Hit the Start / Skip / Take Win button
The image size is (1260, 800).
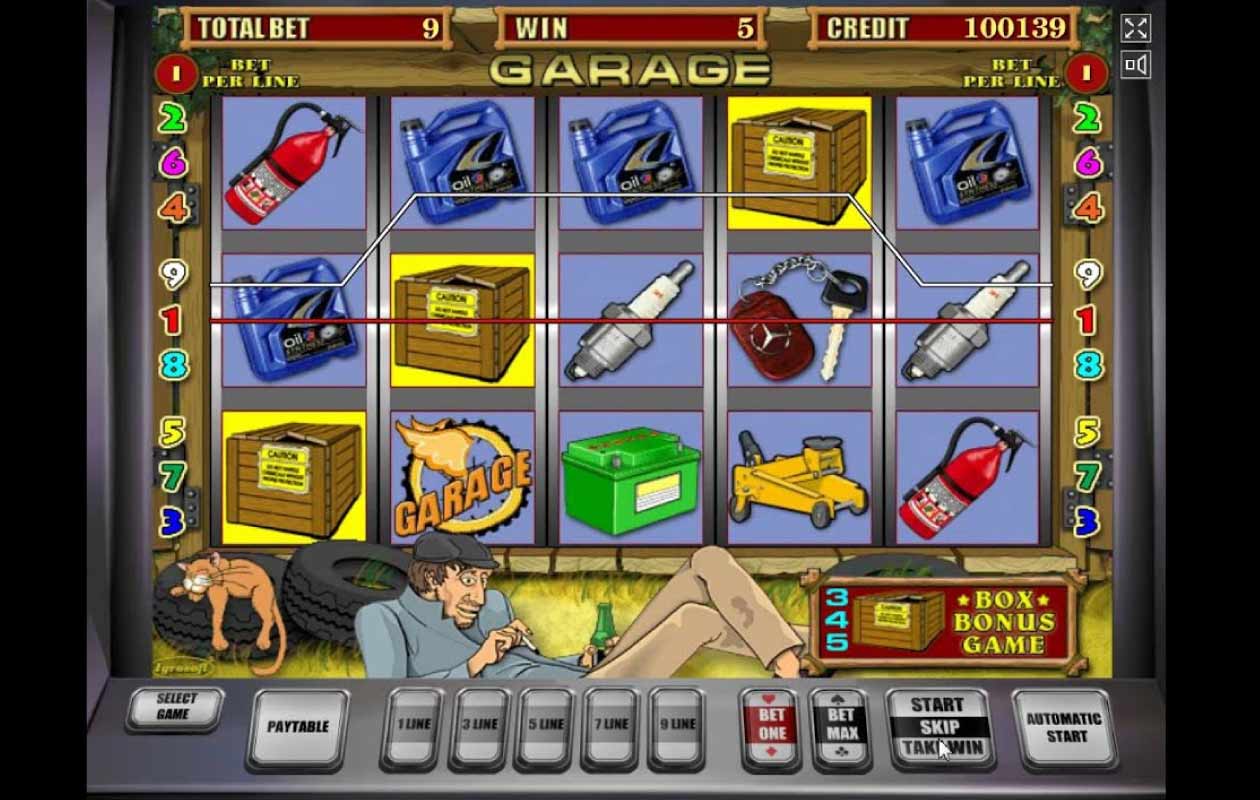click(x=940, y=727)
